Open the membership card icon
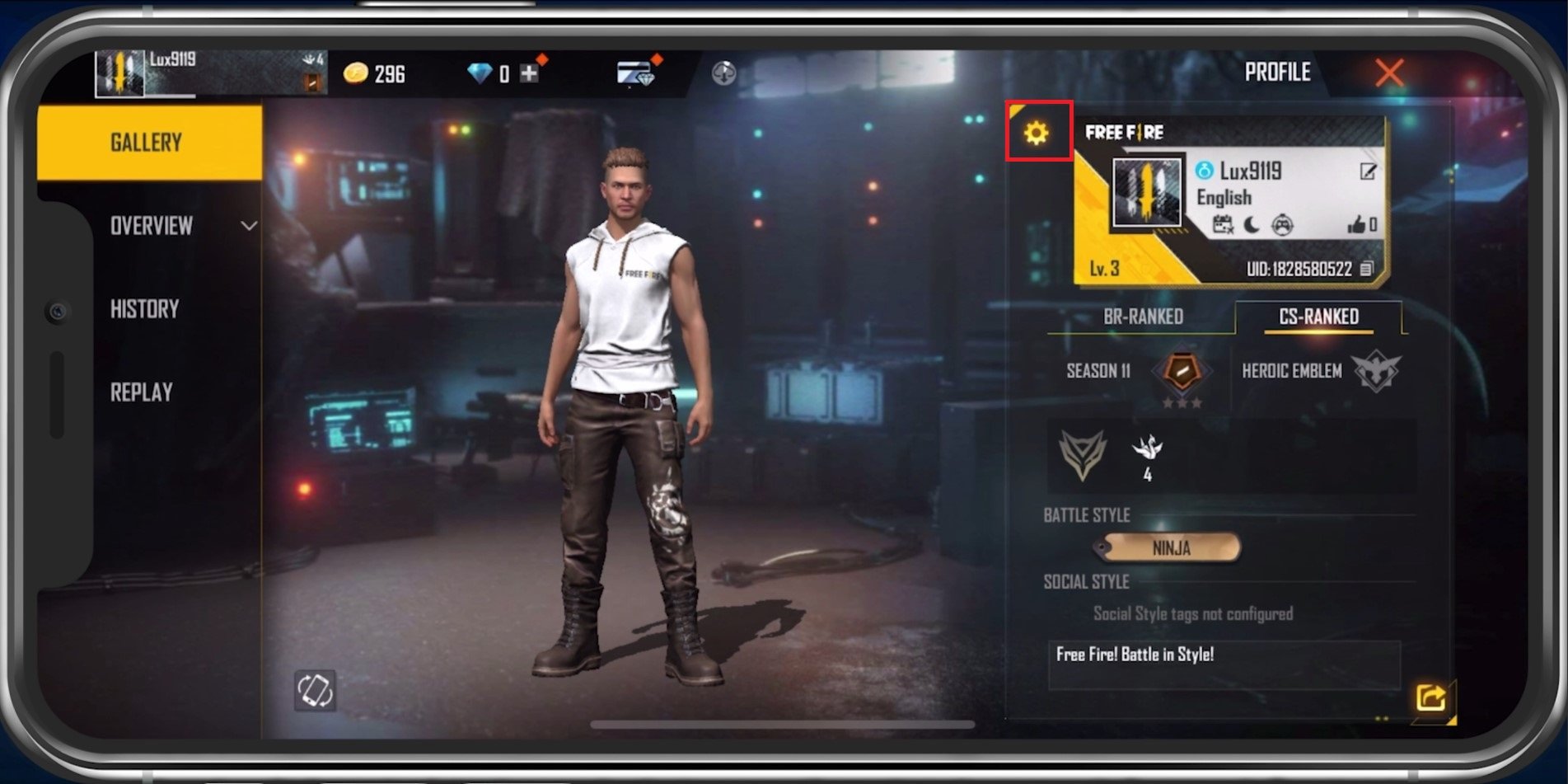Screen dimensions: 1568x784 [635, 74]
